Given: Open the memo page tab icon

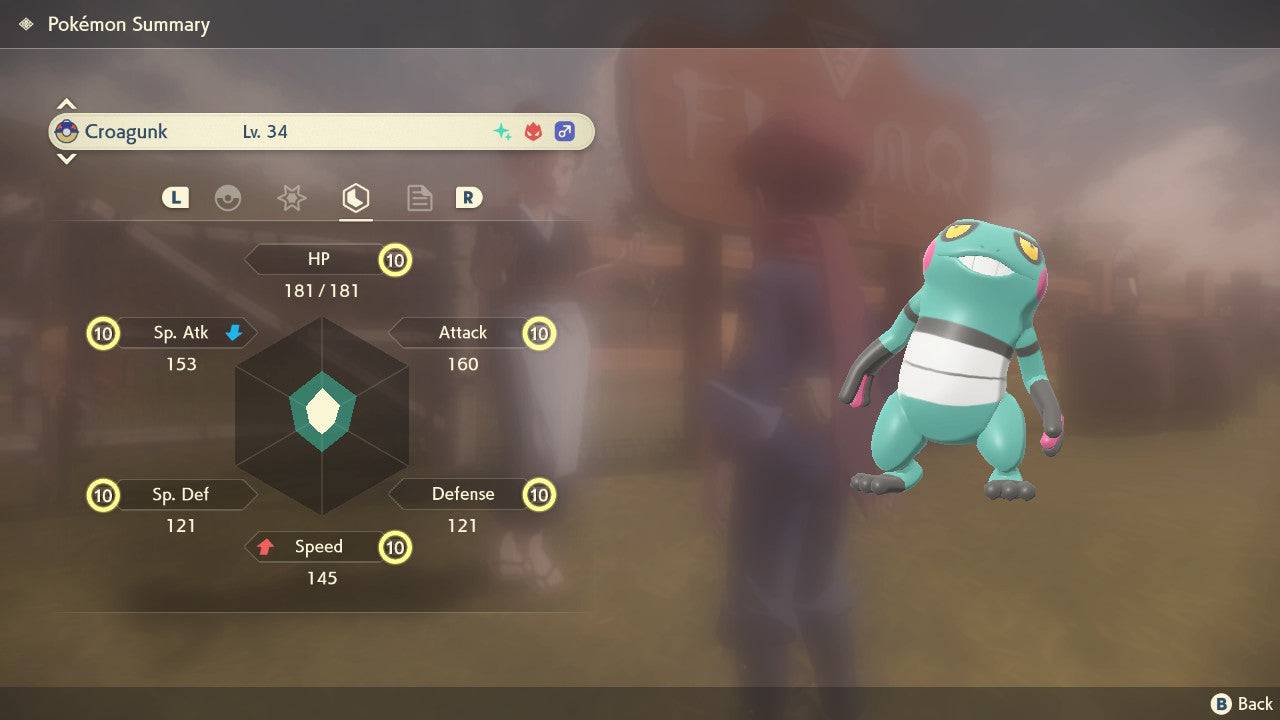Looking at the screenshot, I should [419, 198].
